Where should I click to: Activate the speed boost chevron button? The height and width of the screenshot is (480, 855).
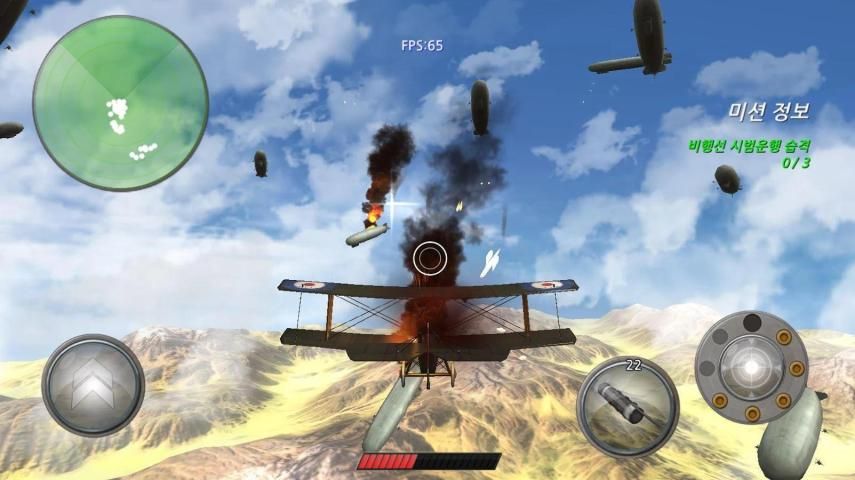click(x=93, y=385)
